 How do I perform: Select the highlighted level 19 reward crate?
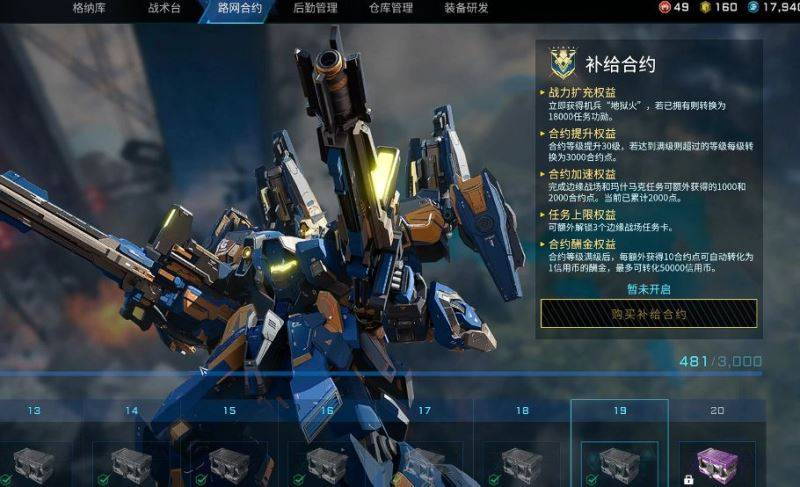(619, 464)
